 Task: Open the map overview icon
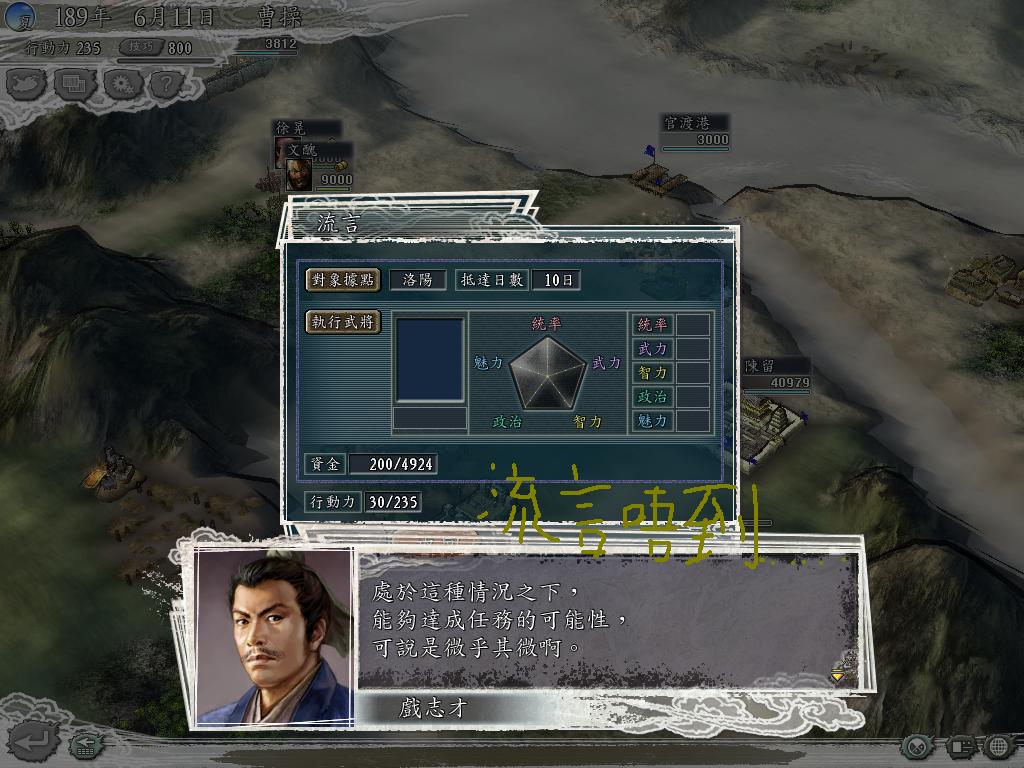[x=27, y=84]
